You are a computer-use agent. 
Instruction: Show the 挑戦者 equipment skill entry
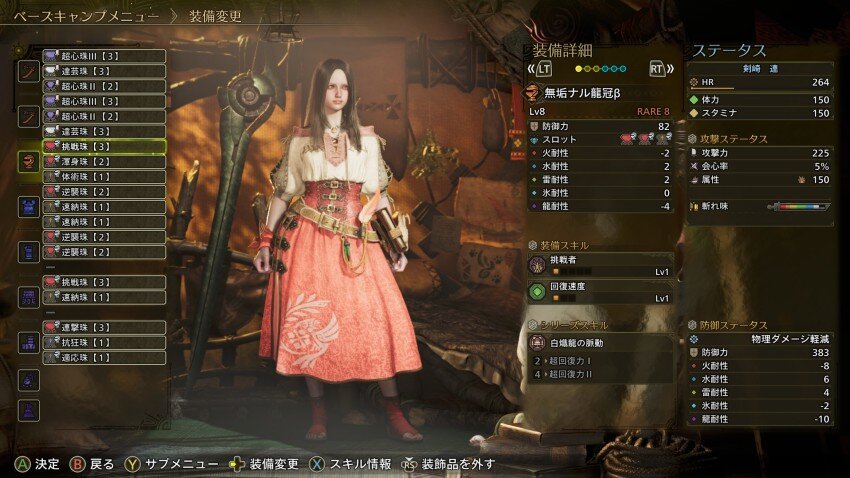[600, 265]
